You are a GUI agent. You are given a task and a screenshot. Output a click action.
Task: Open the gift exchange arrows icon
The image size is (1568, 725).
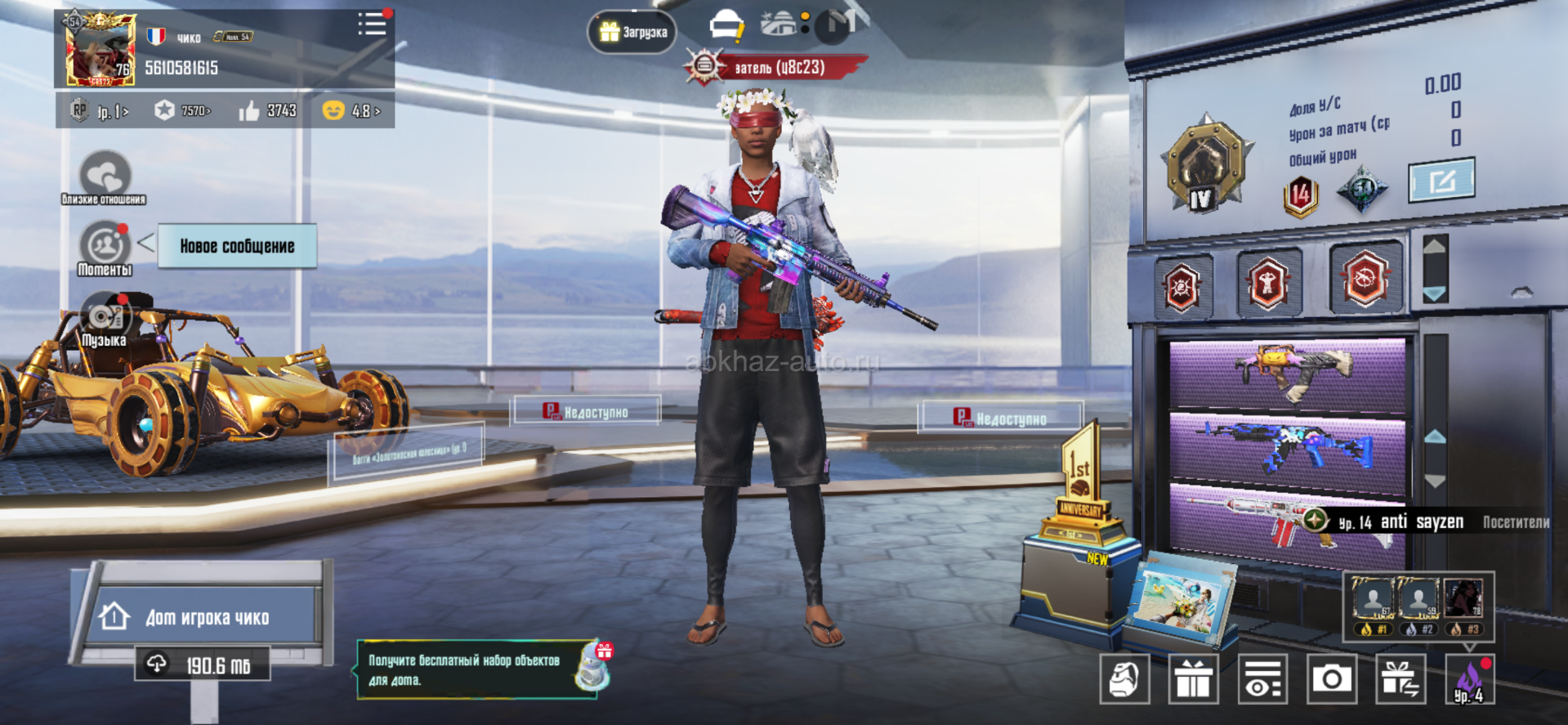tap(1400, 679)
